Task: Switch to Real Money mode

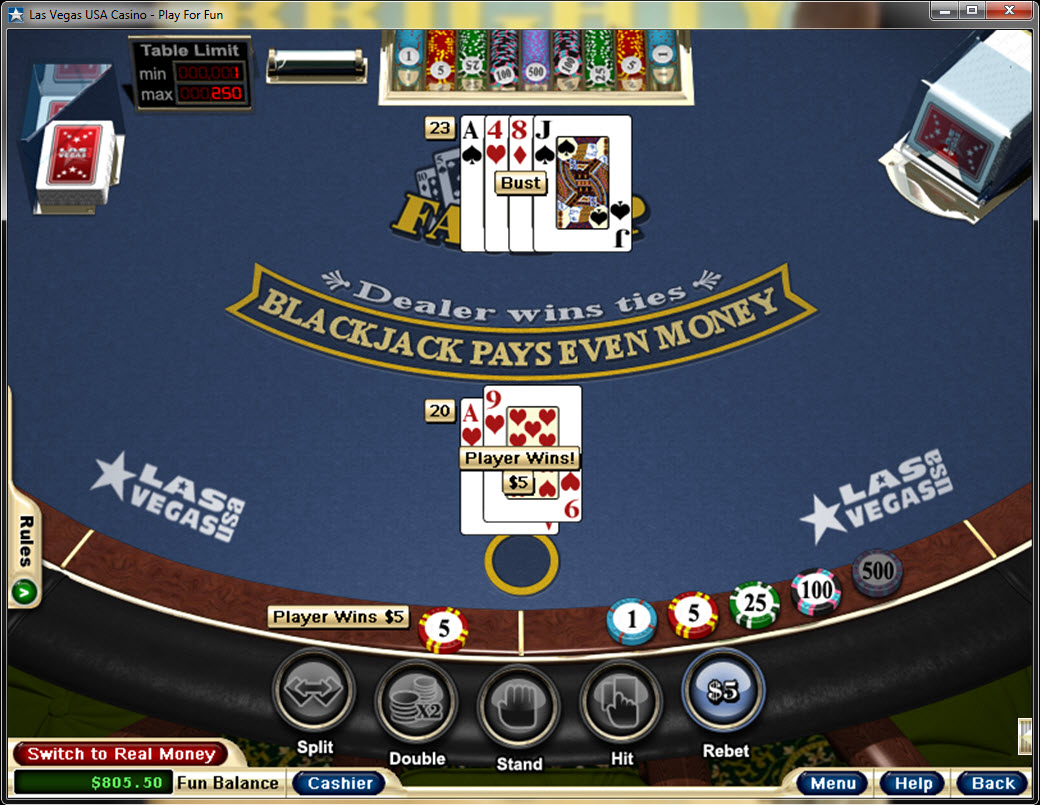Action: pyautogui.click(x=120, y=754)
